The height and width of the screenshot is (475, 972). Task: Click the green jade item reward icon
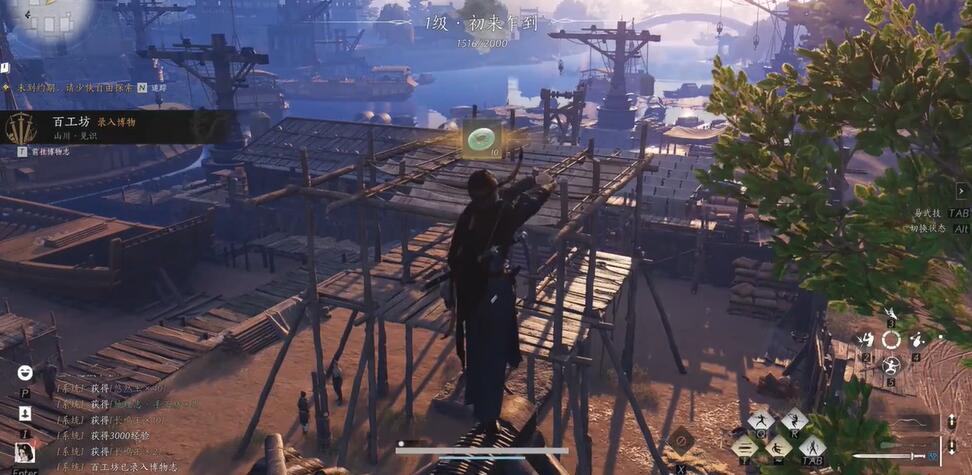[x=482, y=138]
